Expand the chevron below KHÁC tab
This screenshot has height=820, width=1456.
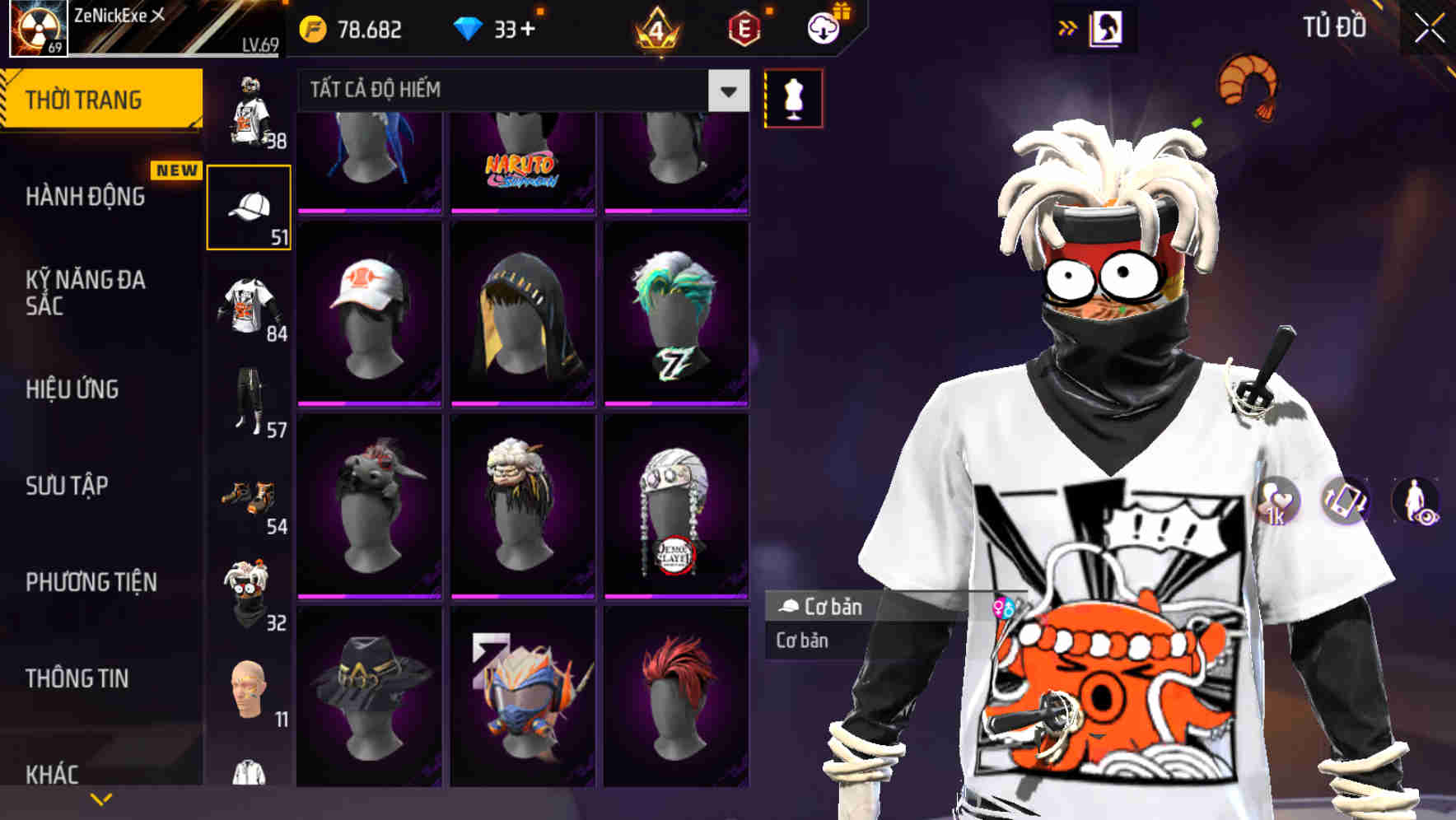101,798
